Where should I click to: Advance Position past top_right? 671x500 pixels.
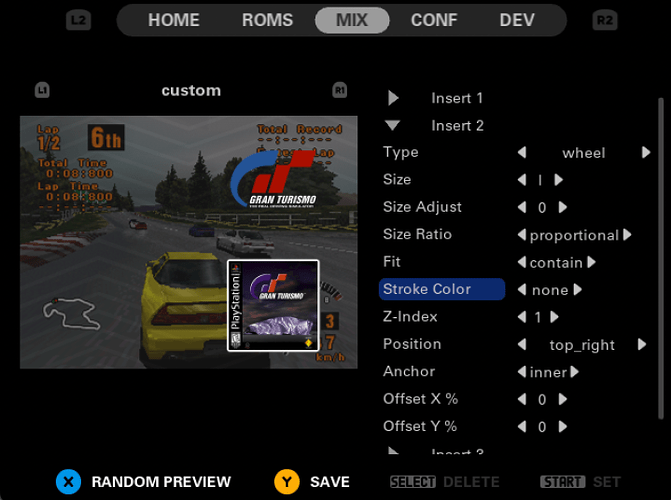pos(641,345)
